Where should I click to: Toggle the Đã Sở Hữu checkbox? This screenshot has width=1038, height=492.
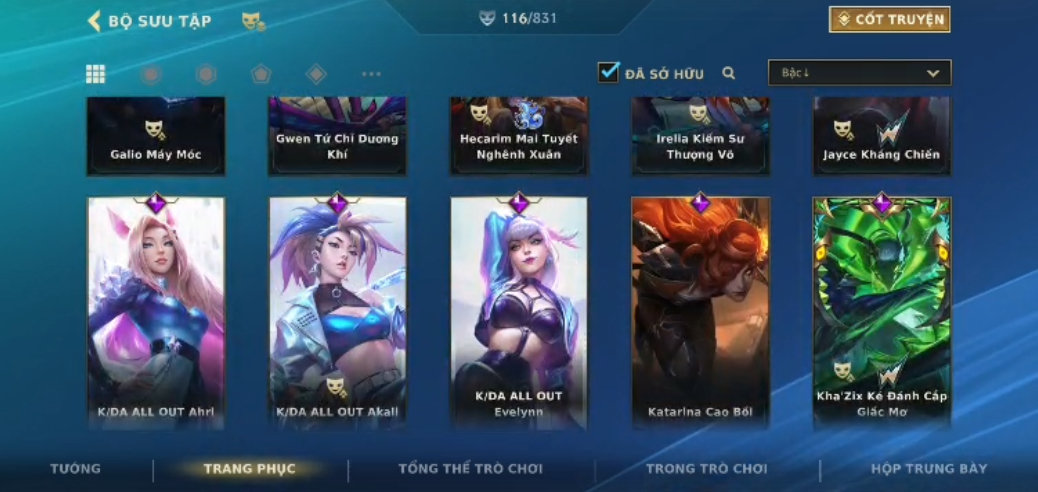[608, 73]
